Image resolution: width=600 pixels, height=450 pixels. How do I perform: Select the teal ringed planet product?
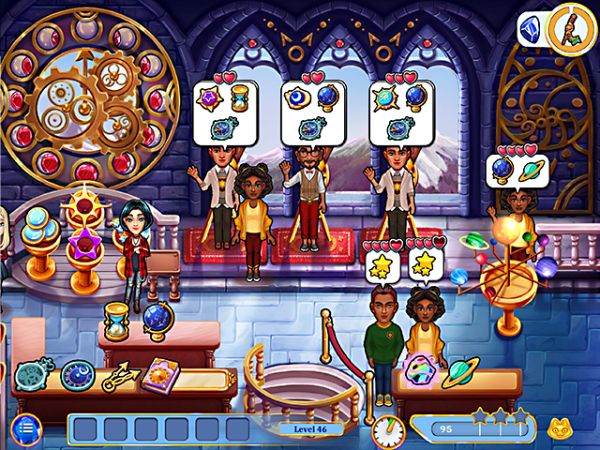[x=461, y=372]
